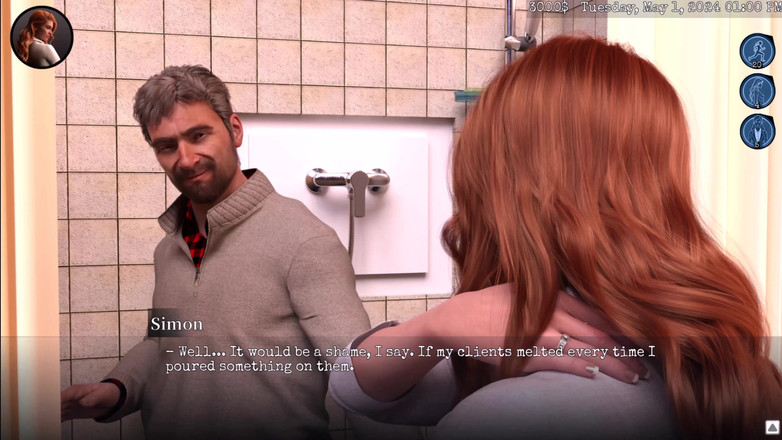
Task: Expand the triangle arrow menu button
Action: tap(772, 427)
